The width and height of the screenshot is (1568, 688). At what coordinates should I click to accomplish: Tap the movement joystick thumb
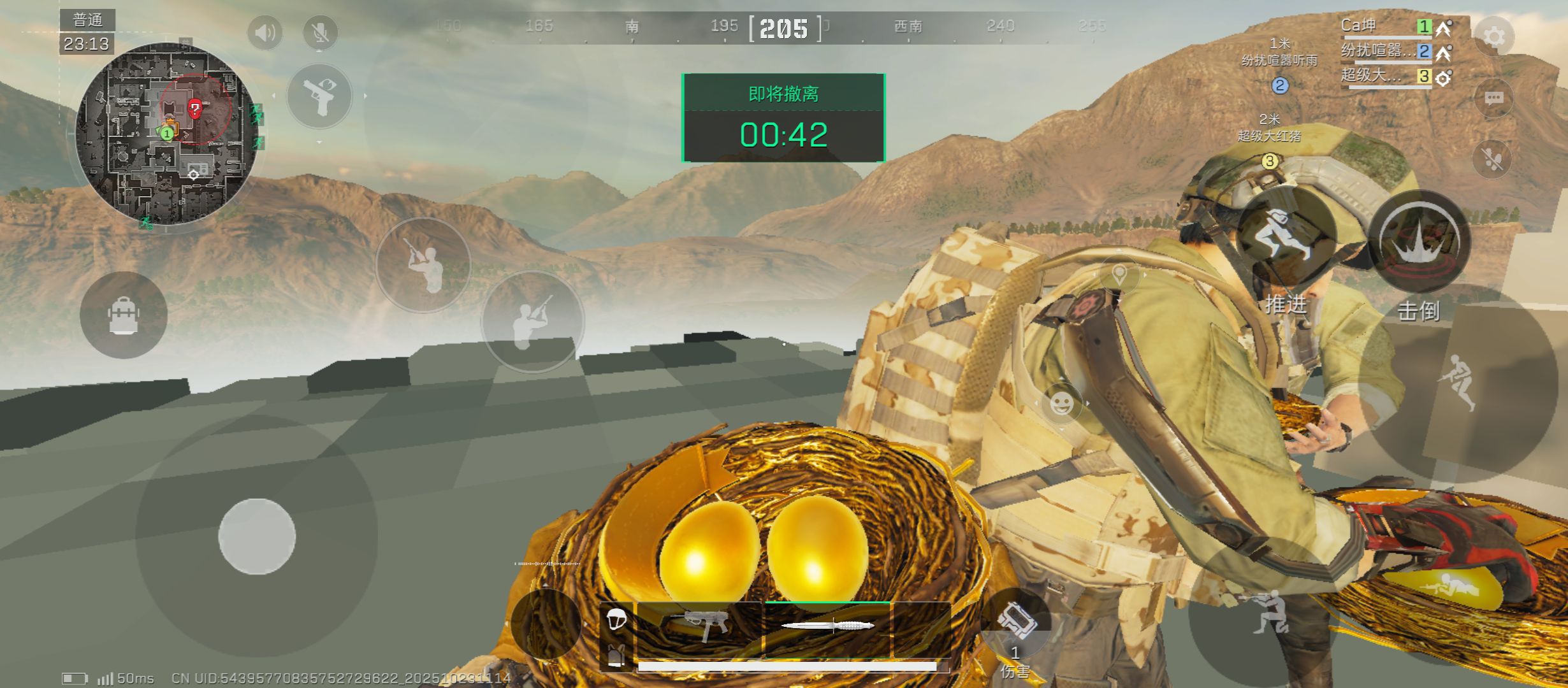tap(257, 536)
